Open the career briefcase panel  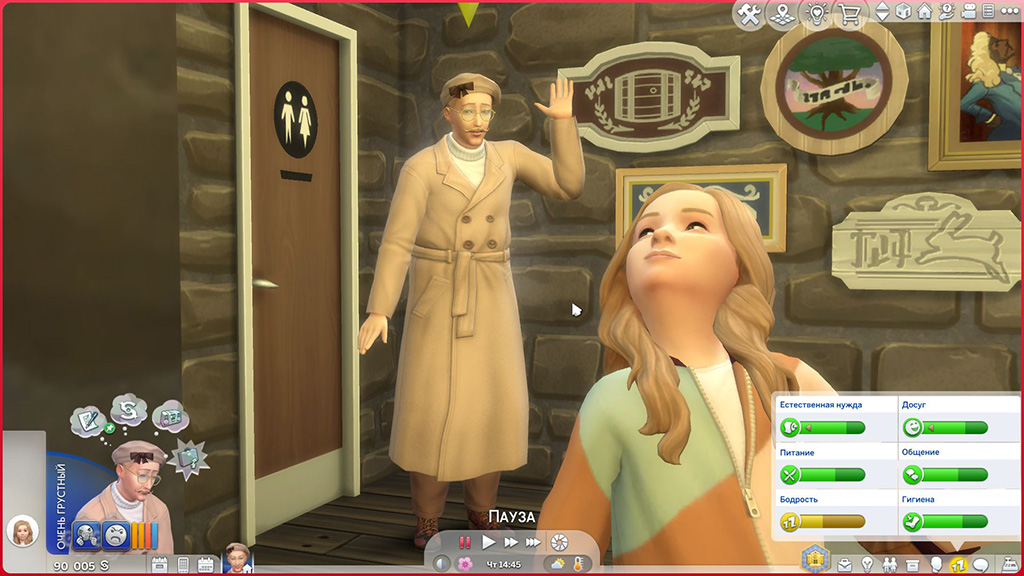846,565
